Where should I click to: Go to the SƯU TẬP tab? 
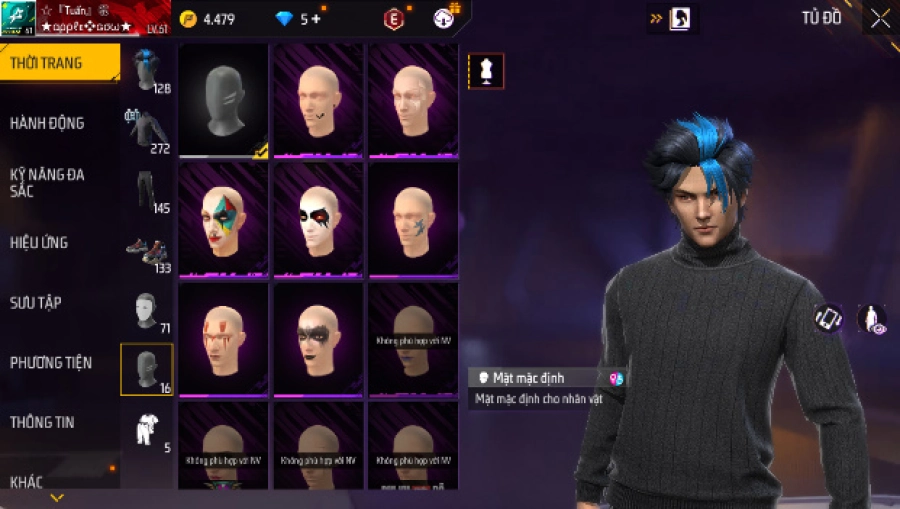36,302
